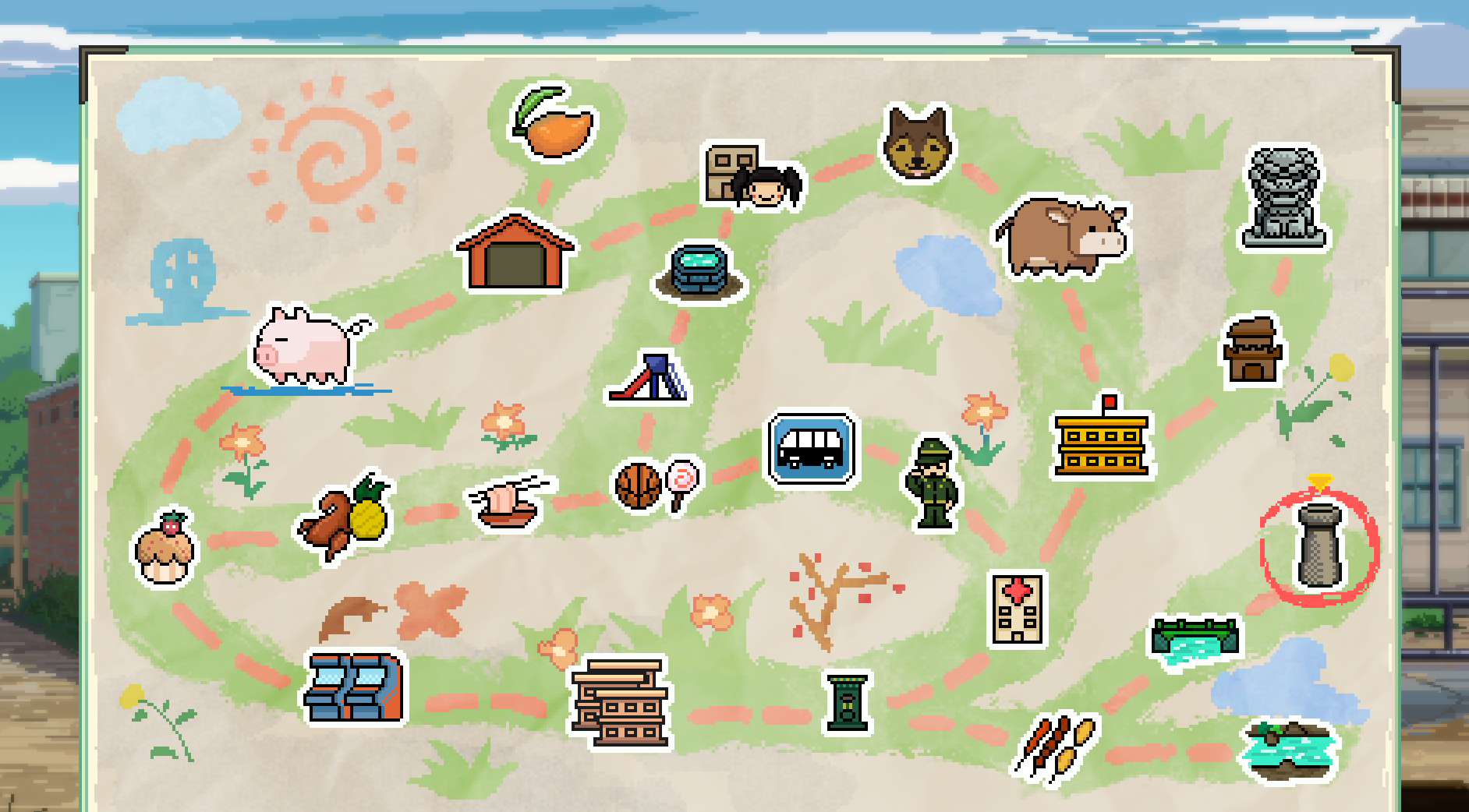Pick the circled stone pillar location
The width and height of the screenshot is (1469, 812).
coord(1319,545)
